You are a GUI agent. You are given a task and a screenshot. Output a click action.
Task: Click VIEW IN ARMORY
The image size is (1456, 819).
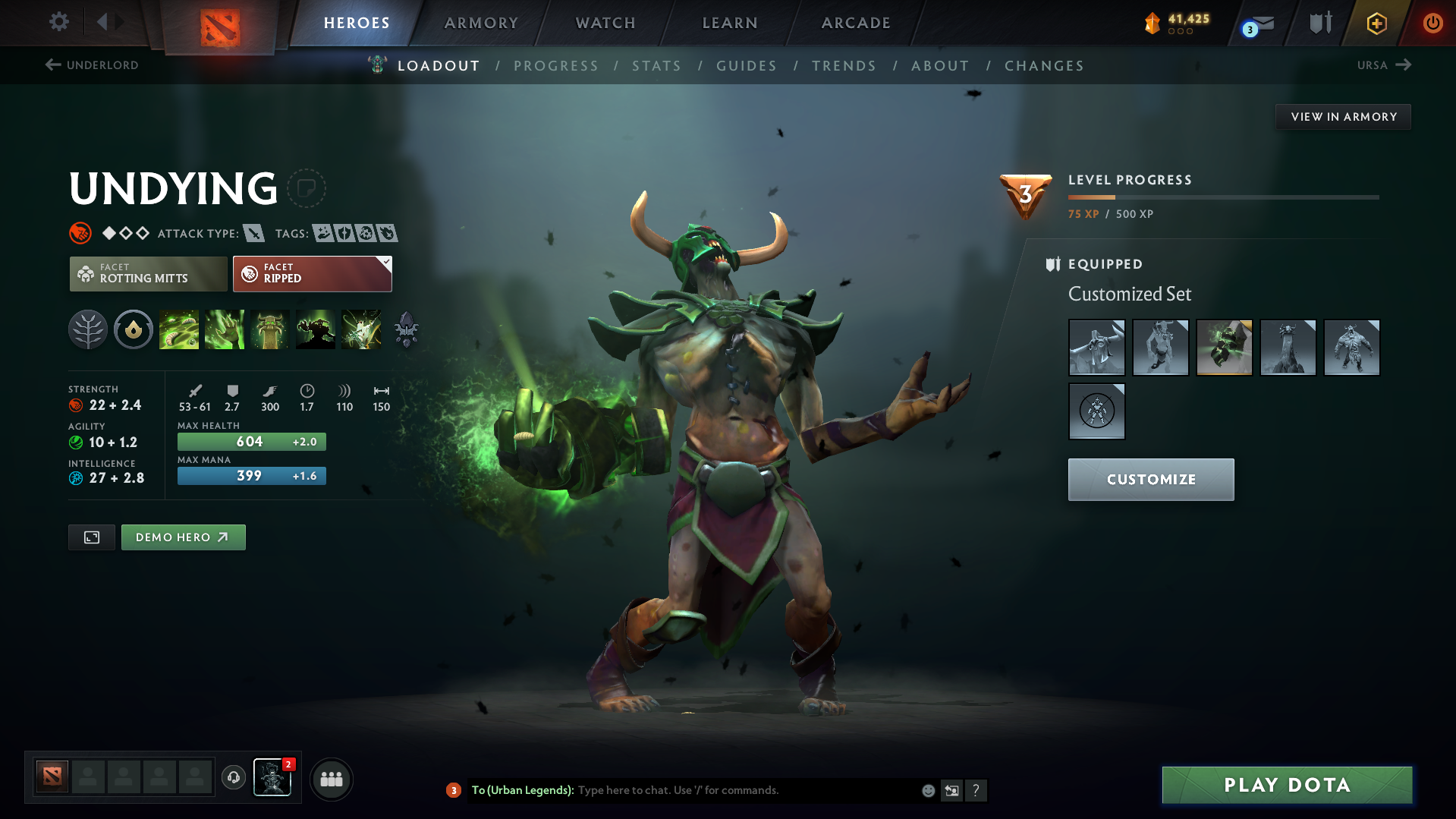pyautogui.click(x=1343, y=116)
